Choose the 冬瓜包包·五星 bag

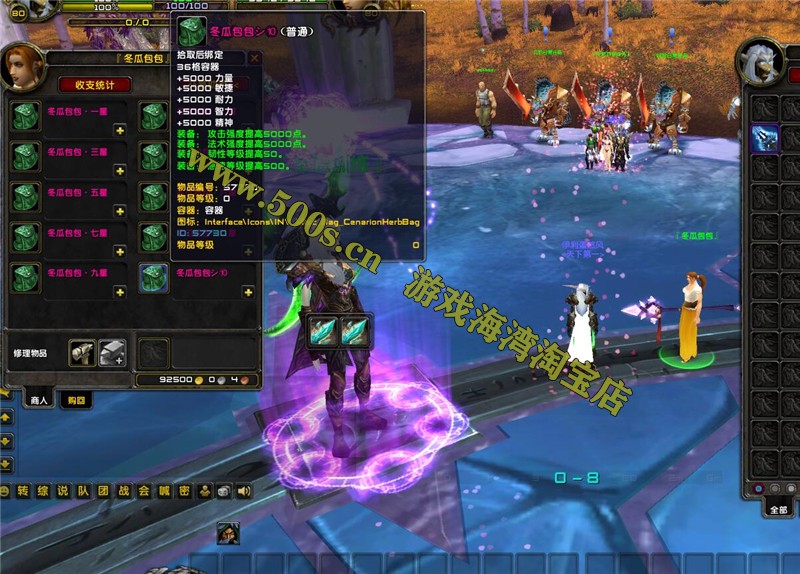[26, 197]
